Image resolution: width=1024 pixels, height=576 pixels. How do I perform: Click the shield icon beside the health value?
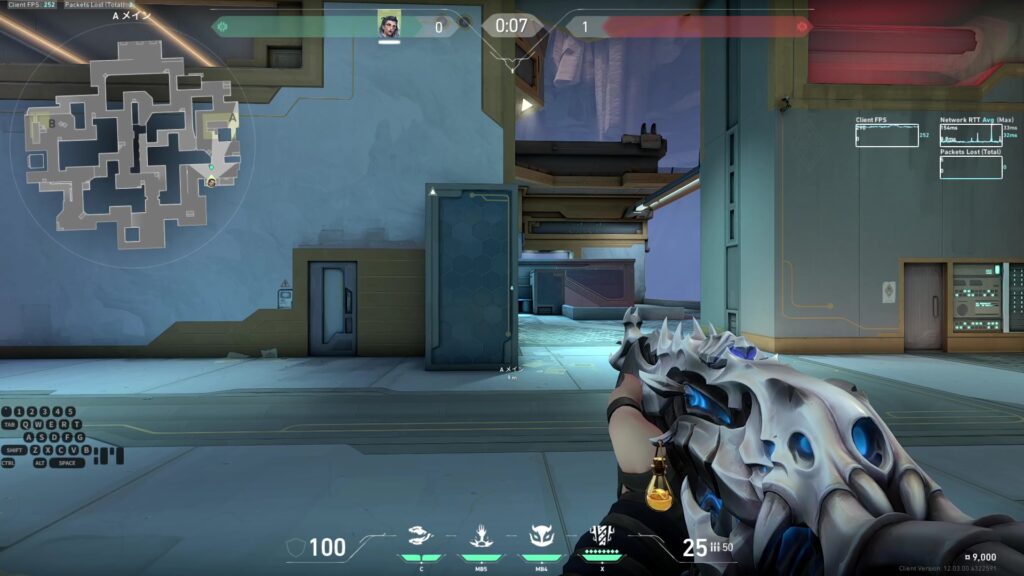(296, 547)
